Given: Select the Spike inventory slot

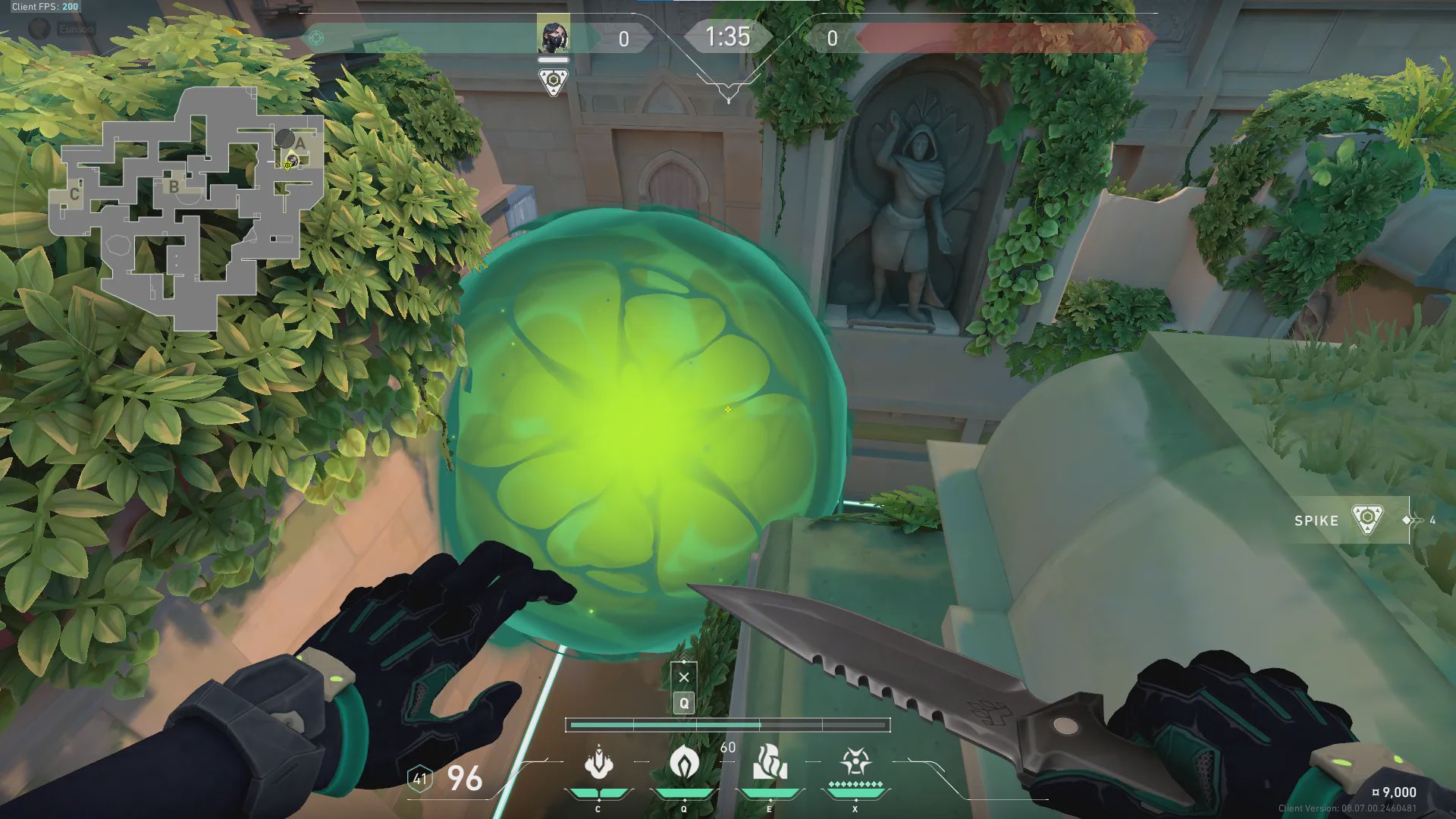Looking at the screenshot, I should (x=1351, y=520).
